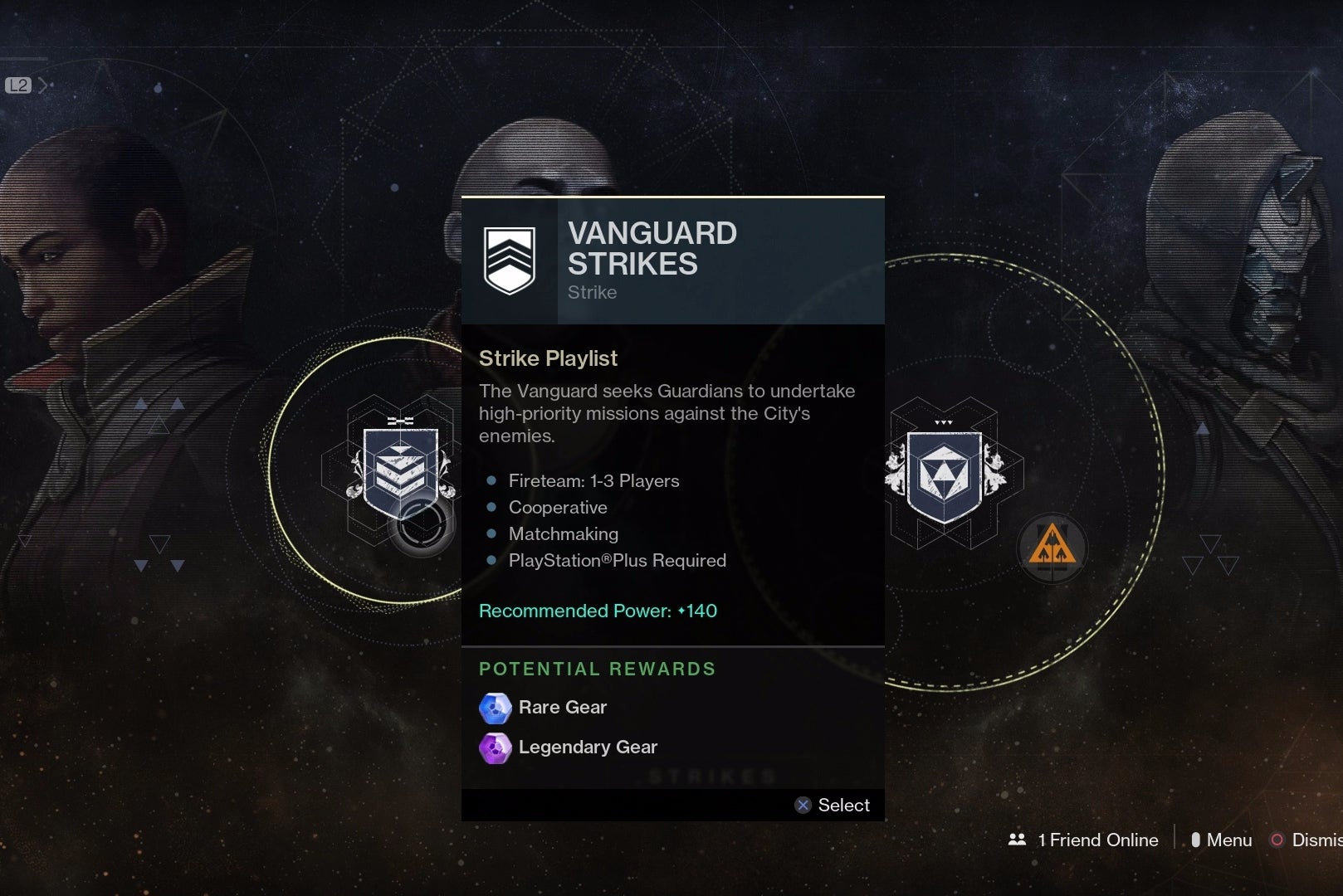This screenshot has width=1343, height=896.
Task: Click the Dismiss circle button prompt
Action: (1276, 840)
